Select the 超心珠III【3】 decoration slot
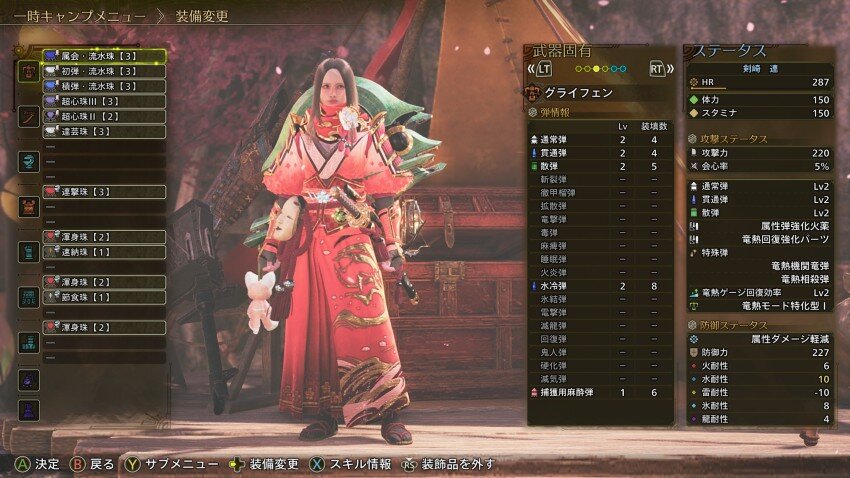The image size is (850, 478). (x=104, y=101)
